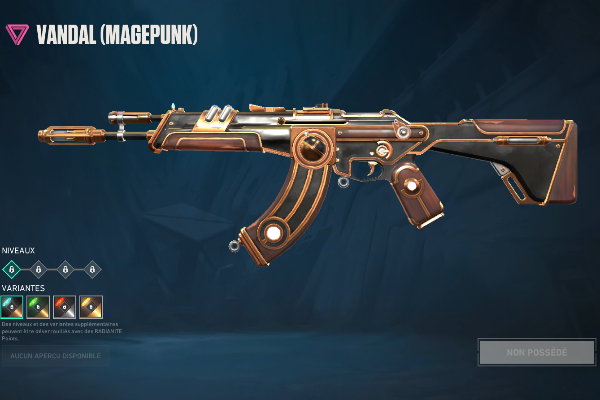Select the highlighted teal level diamond
This screenshot has height=400, width=600.
click(13, 268)
